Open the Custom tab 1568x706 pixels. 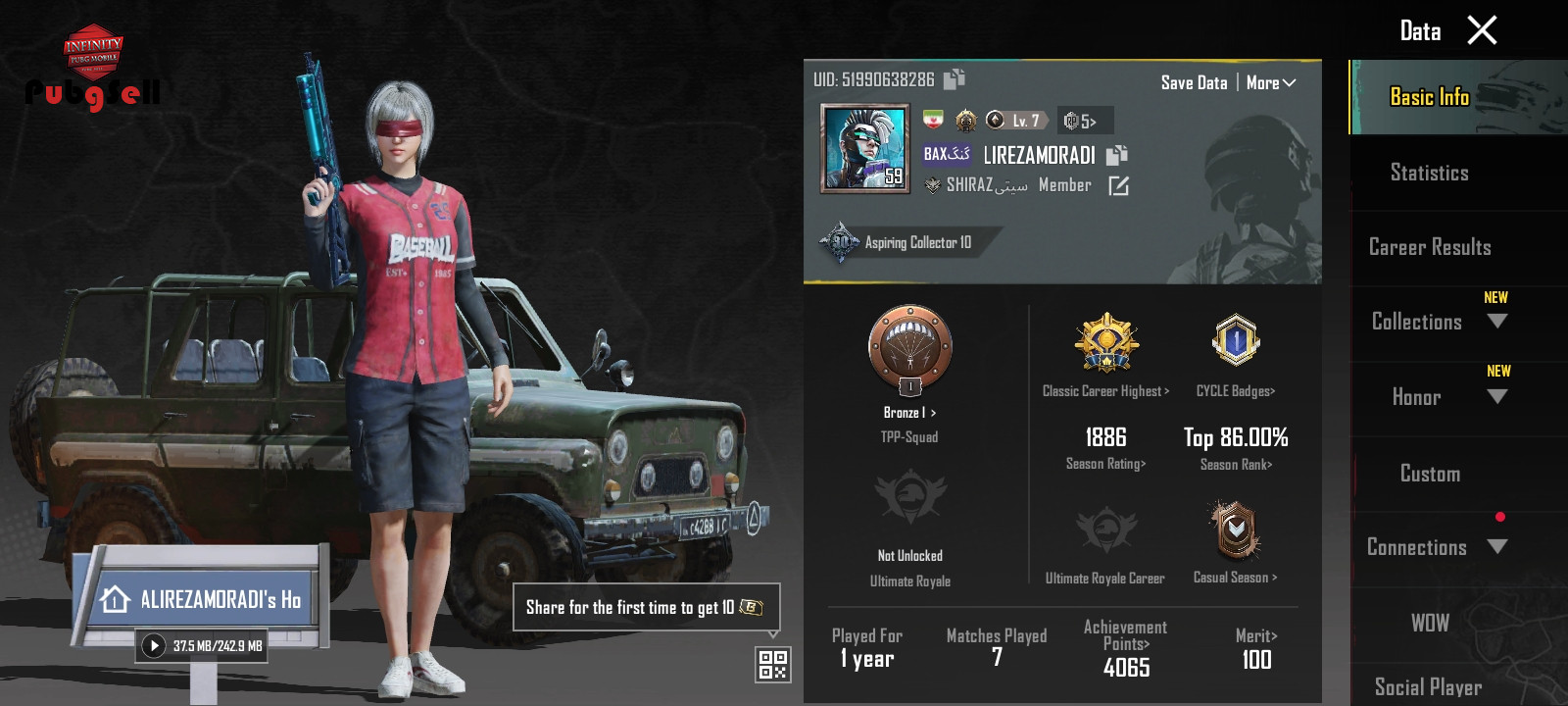click(x=1429, y=474)
